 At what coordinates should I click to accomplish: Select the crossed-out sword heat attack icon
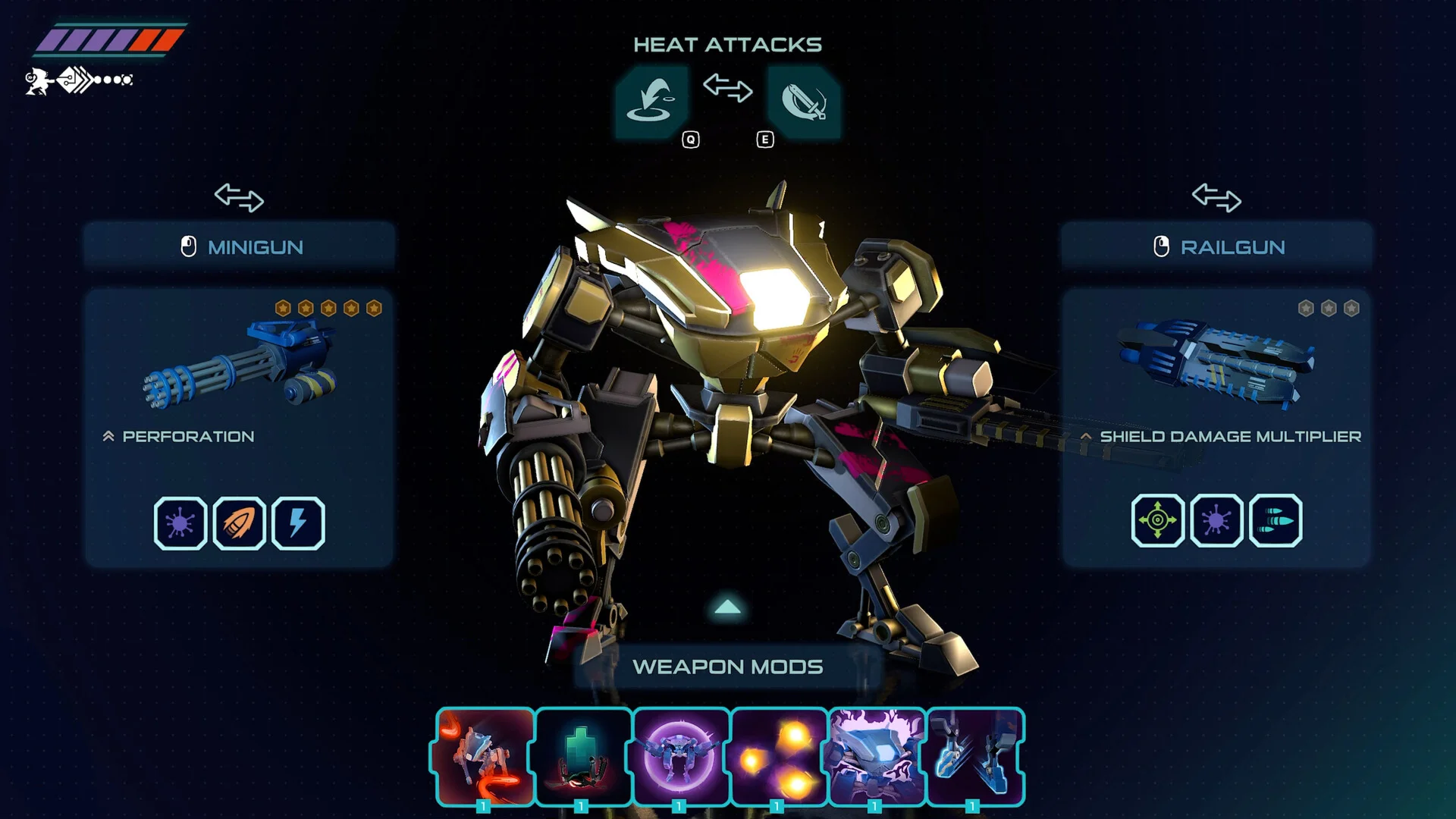pos(803,101)
